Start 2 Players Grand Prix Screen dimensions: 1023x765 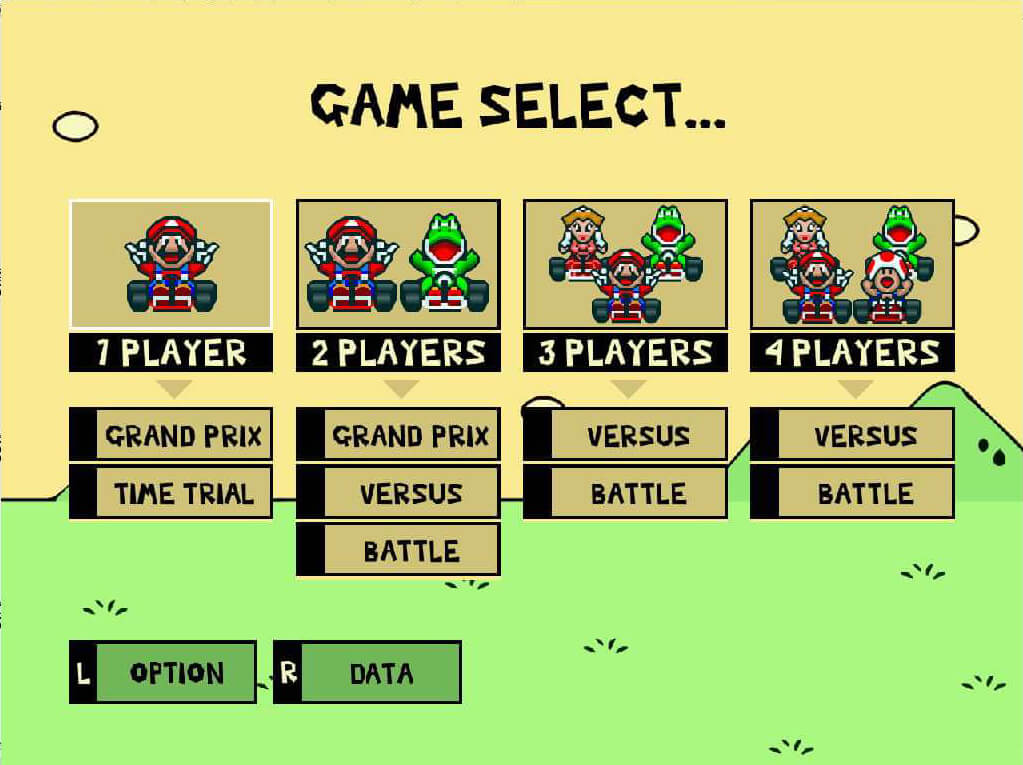[x=398, y=435]
